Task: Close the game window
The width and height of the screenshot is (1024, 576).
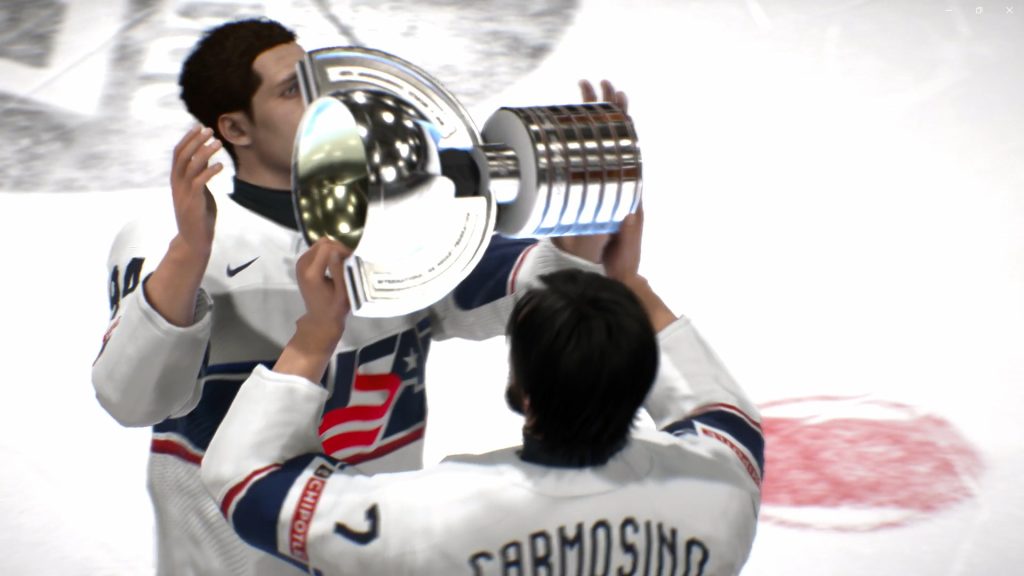Action: (1008, 10)
